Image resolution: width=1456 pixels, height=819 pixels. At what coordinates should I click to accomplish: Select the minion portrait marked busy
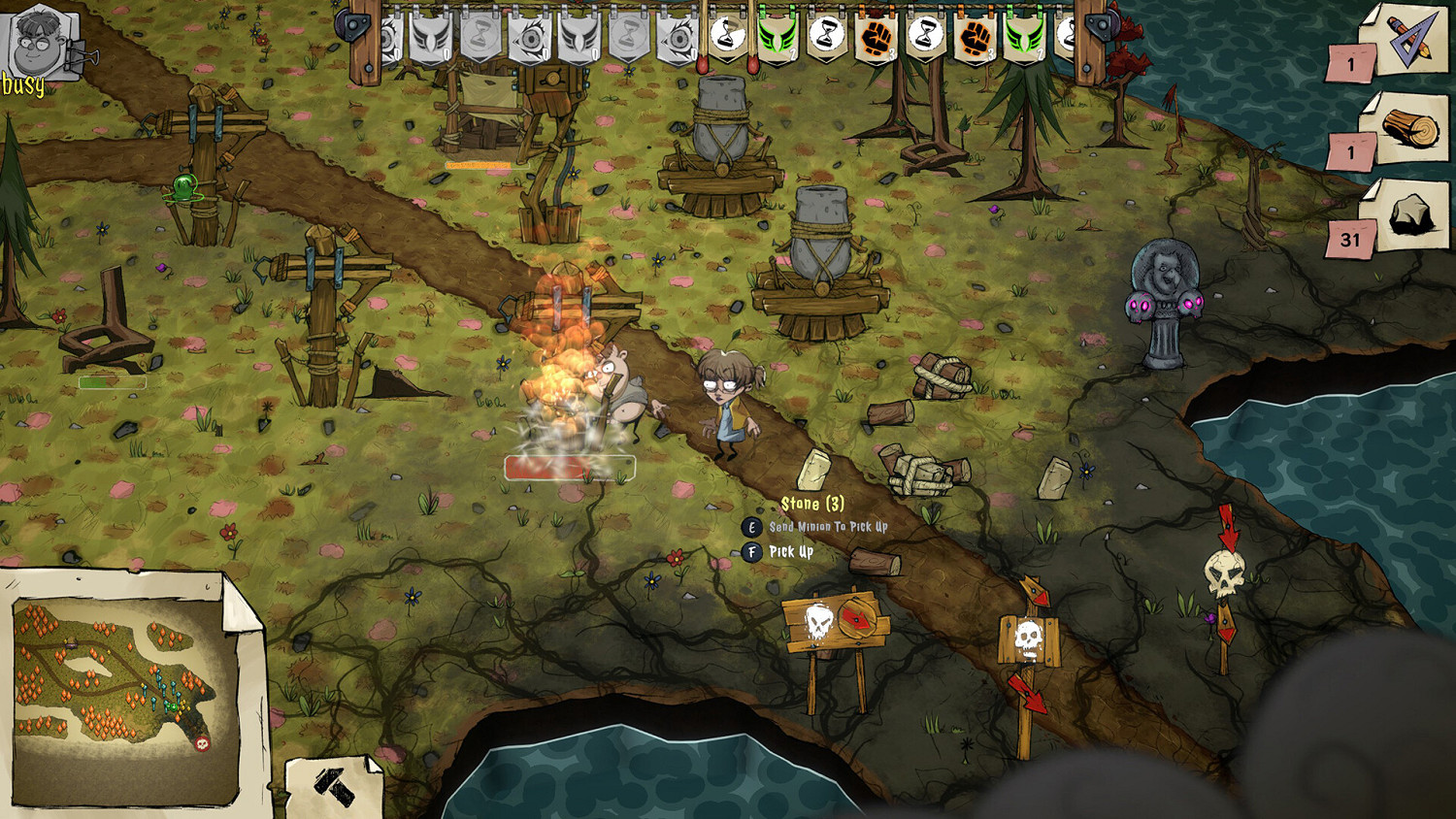[x=39, y=43]
